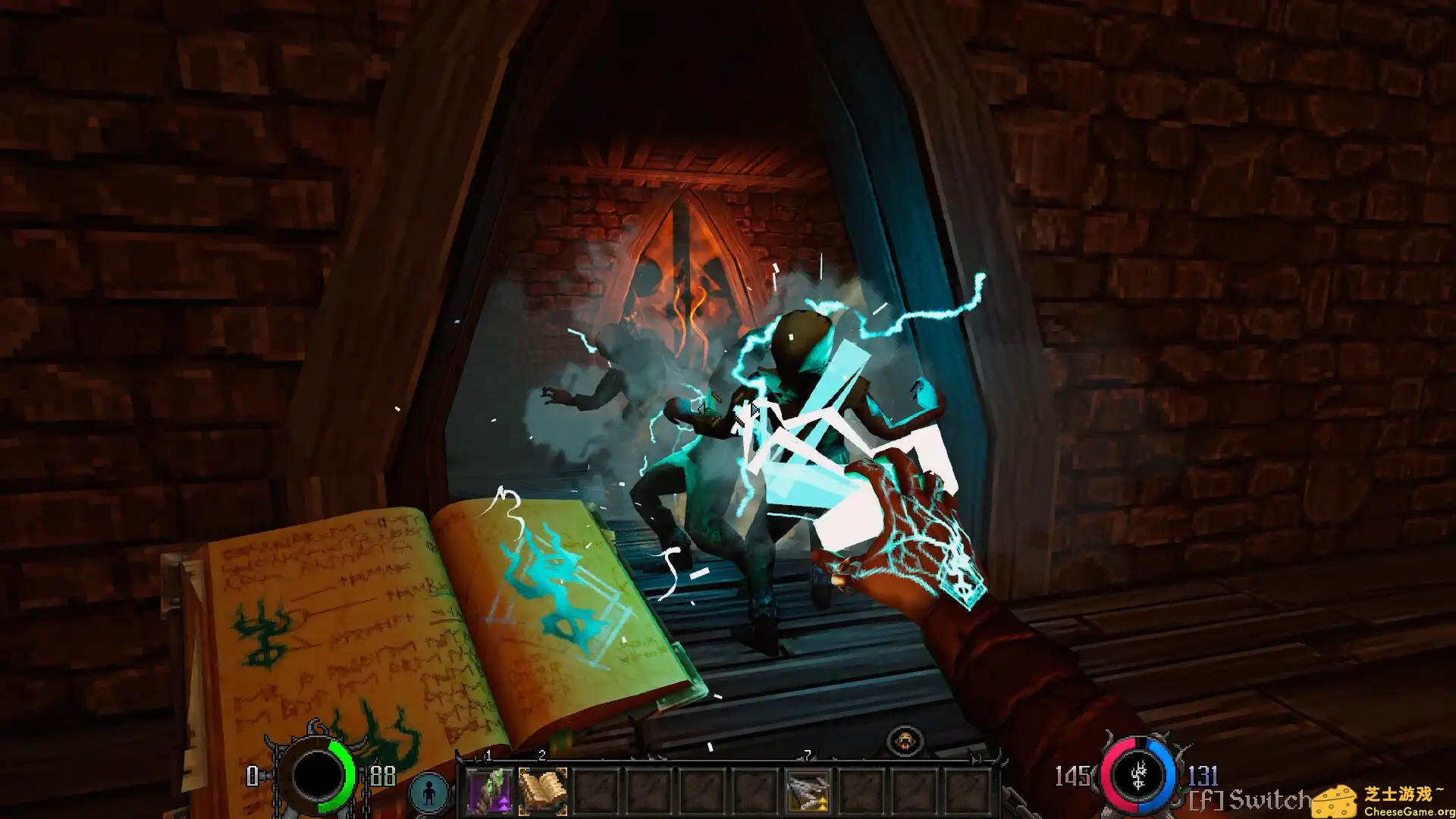Select the green staff weapon in hotbar slot 1
The width and height of the screenshot is (1456, 819).
[x=489, y=791]
